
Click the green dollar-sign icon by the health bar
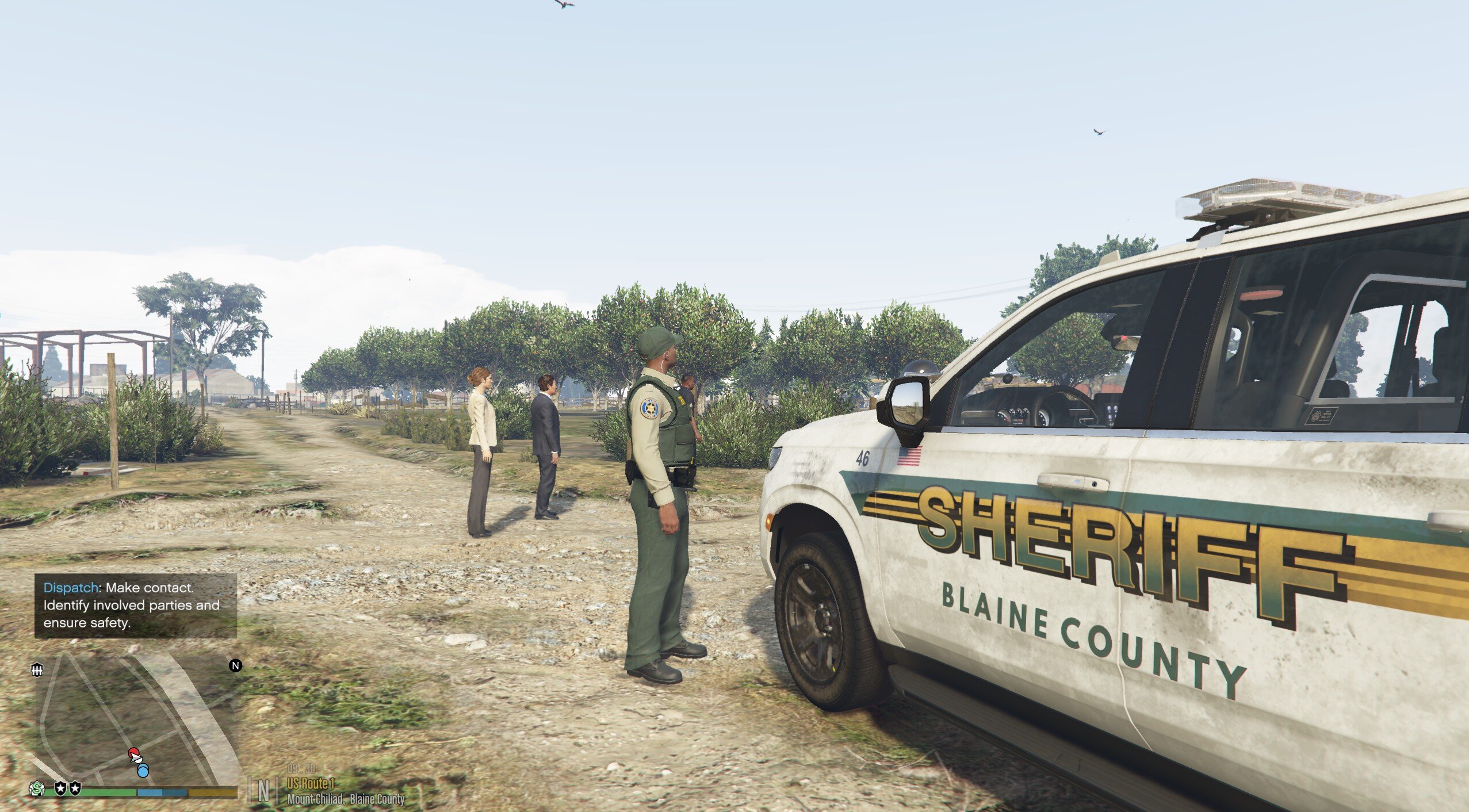pos(37,788)
